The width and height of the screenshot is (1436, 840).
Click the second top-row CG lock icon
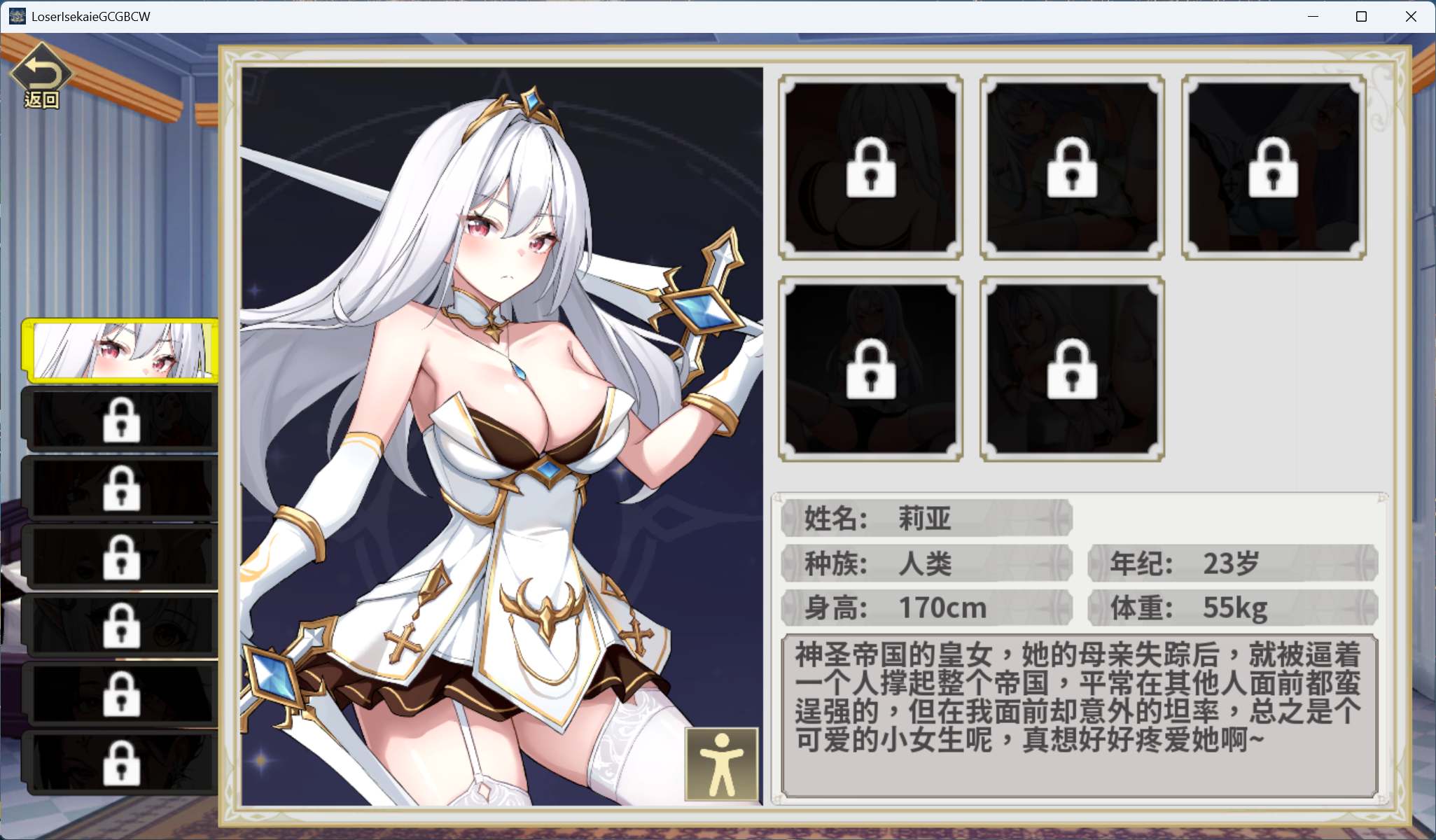pos(1072,168)
